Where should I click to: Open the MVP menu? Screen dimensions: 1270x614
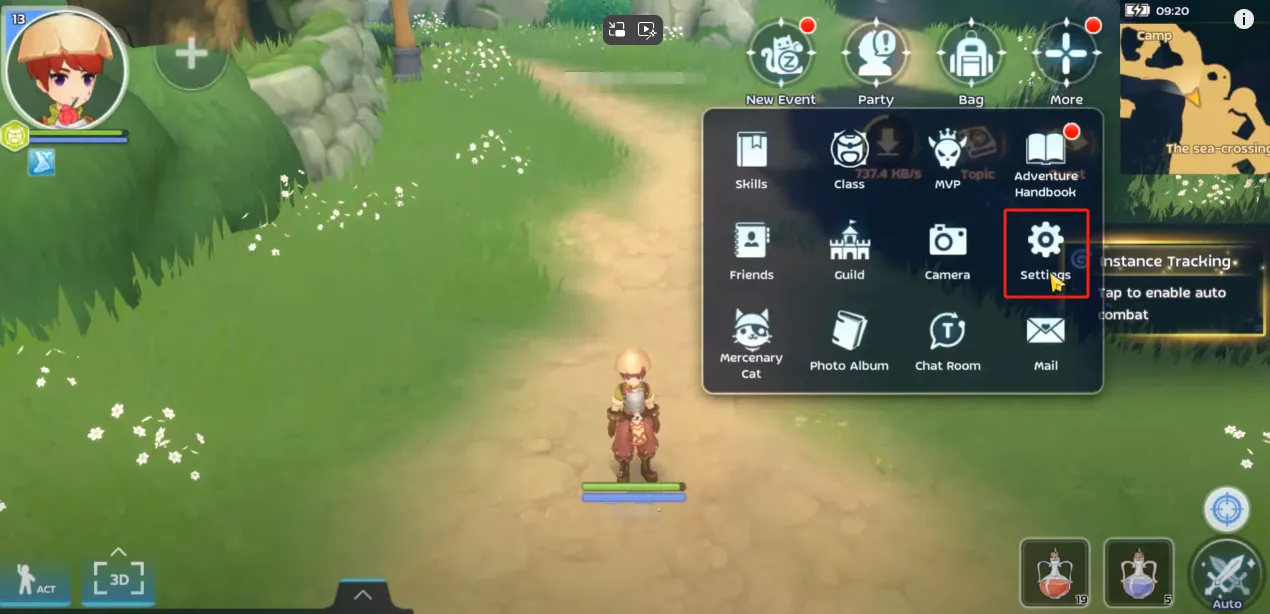947,159
